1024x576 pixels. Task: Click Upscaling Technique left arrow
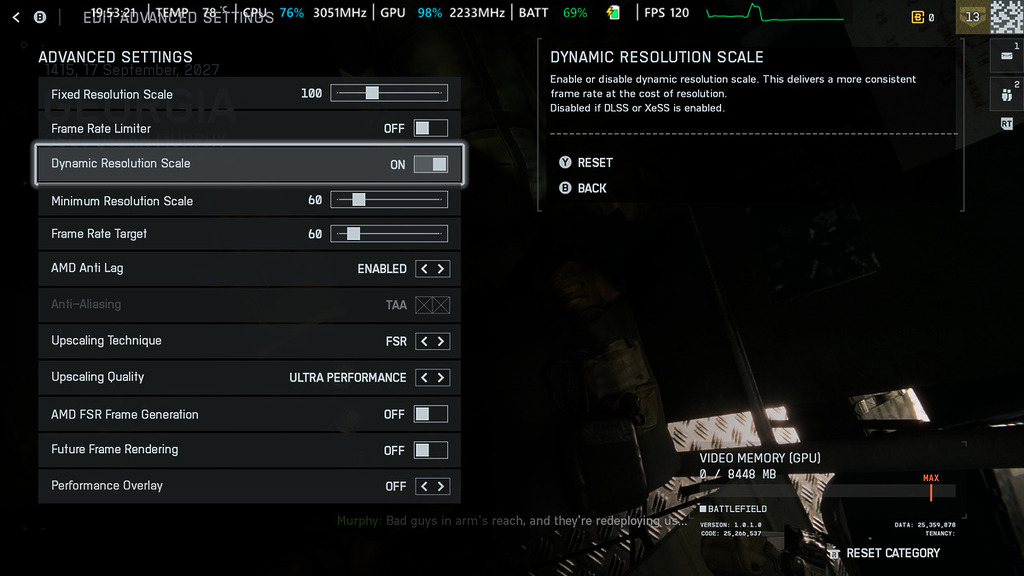tap(423, 342)
